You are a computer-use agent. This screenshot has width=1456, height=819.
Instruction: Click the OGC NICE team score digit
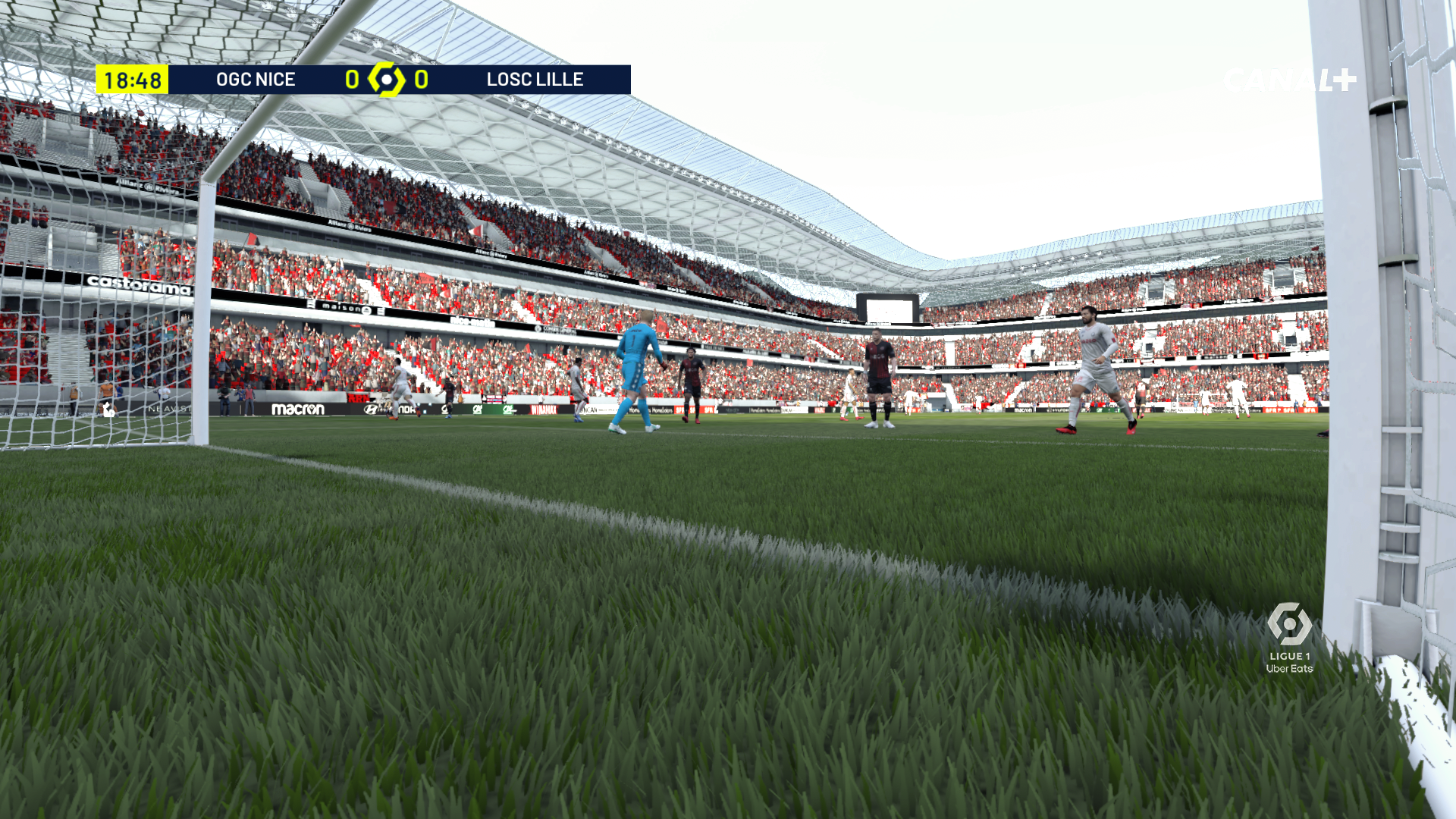pos(351,79)
